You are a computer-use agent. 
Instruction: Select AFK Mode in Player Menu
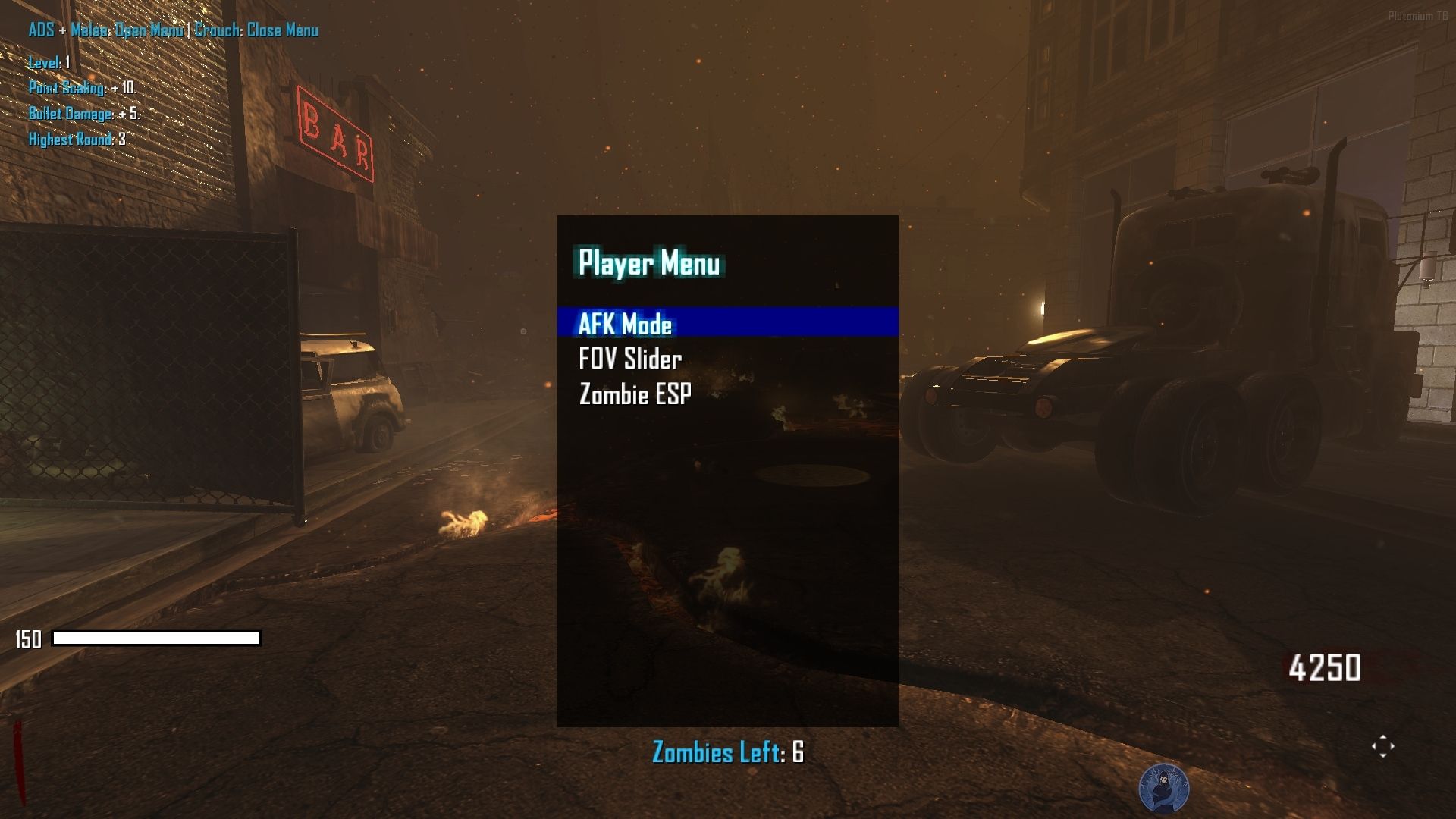coord(626,324)
